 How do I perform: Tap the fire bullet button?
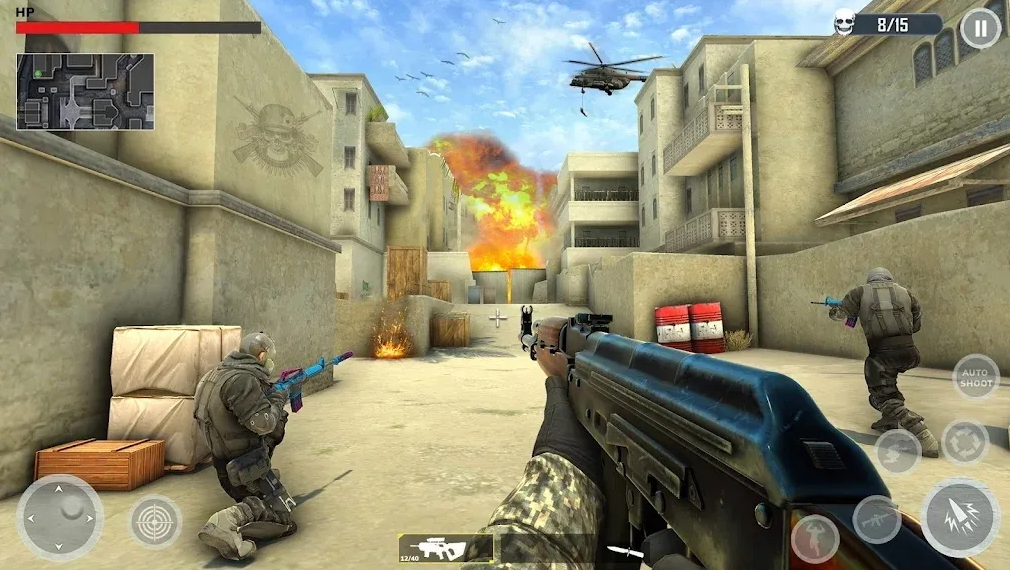(959, 517)
